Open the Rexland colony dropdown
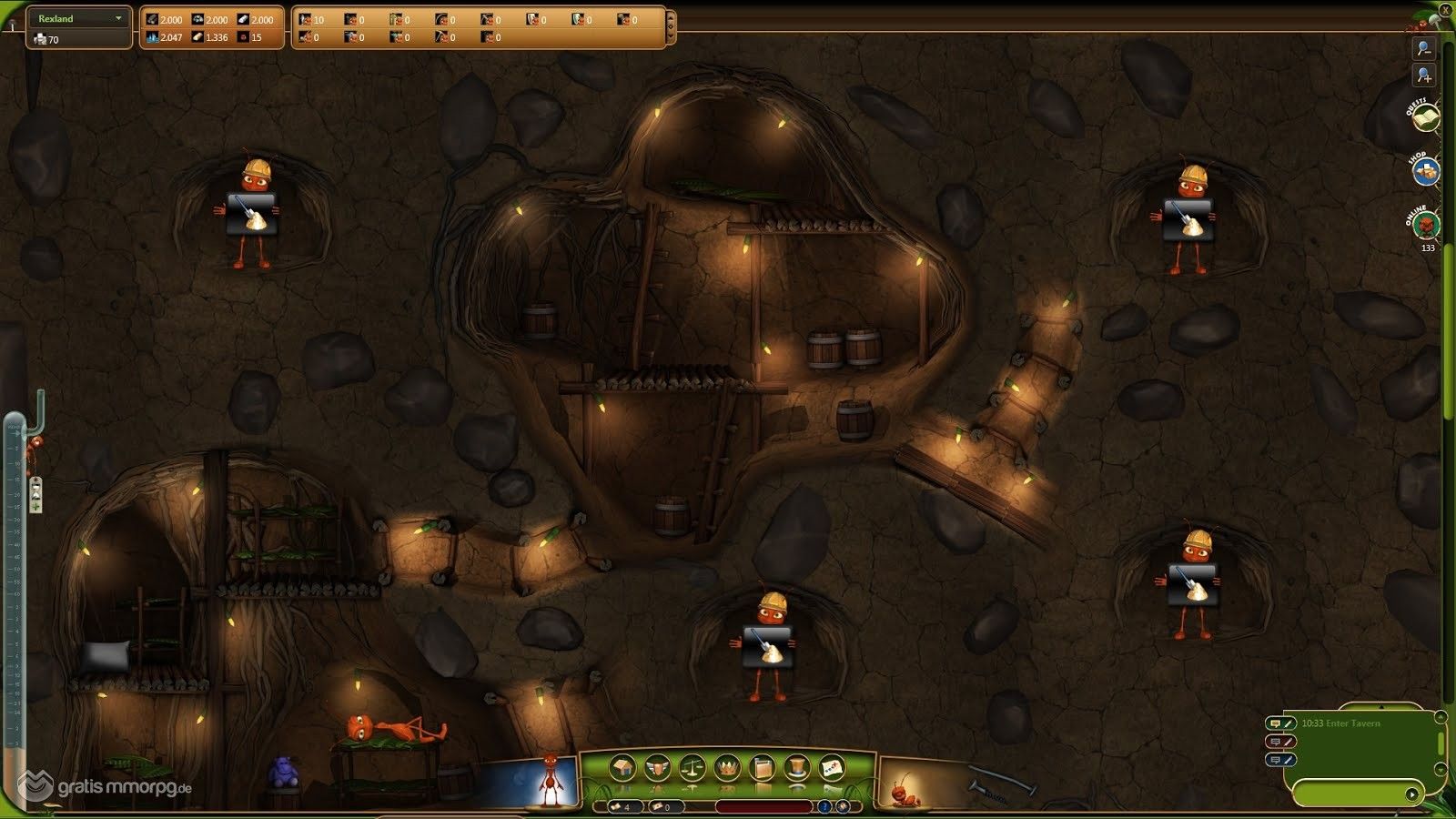Image resolution: width=1456 pixels, height=819 pixels. pyautogui.click(x=79, y=18)
